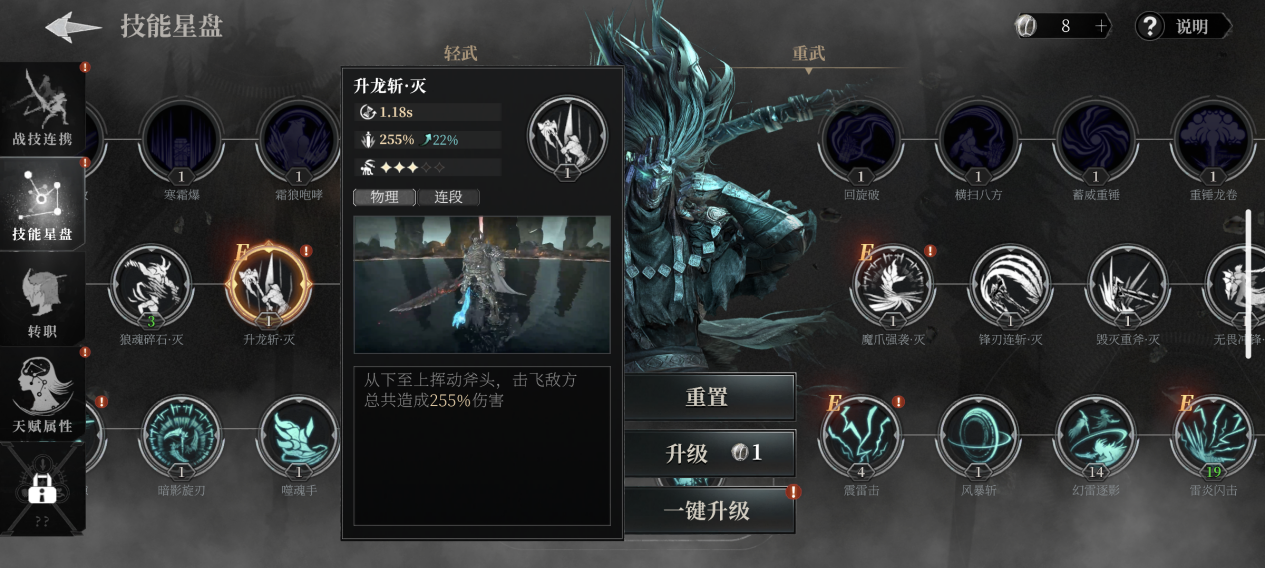This screenshot has width=1265, height=568.
Task: Open the 转职 side tab
Action: click(42, 298)
